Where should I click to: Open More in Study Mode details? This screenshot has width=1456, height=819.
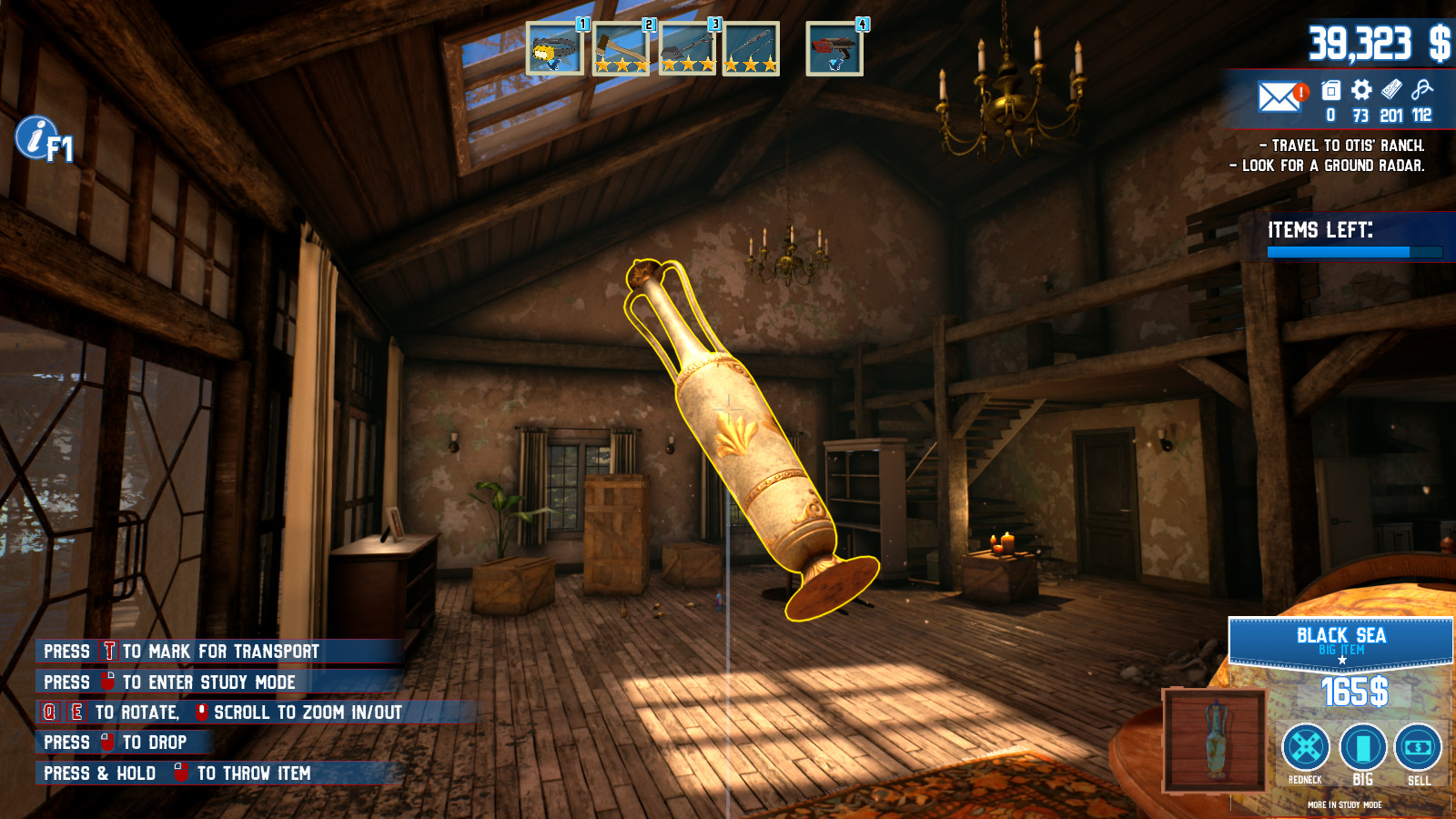click(x=1344, y=805)
